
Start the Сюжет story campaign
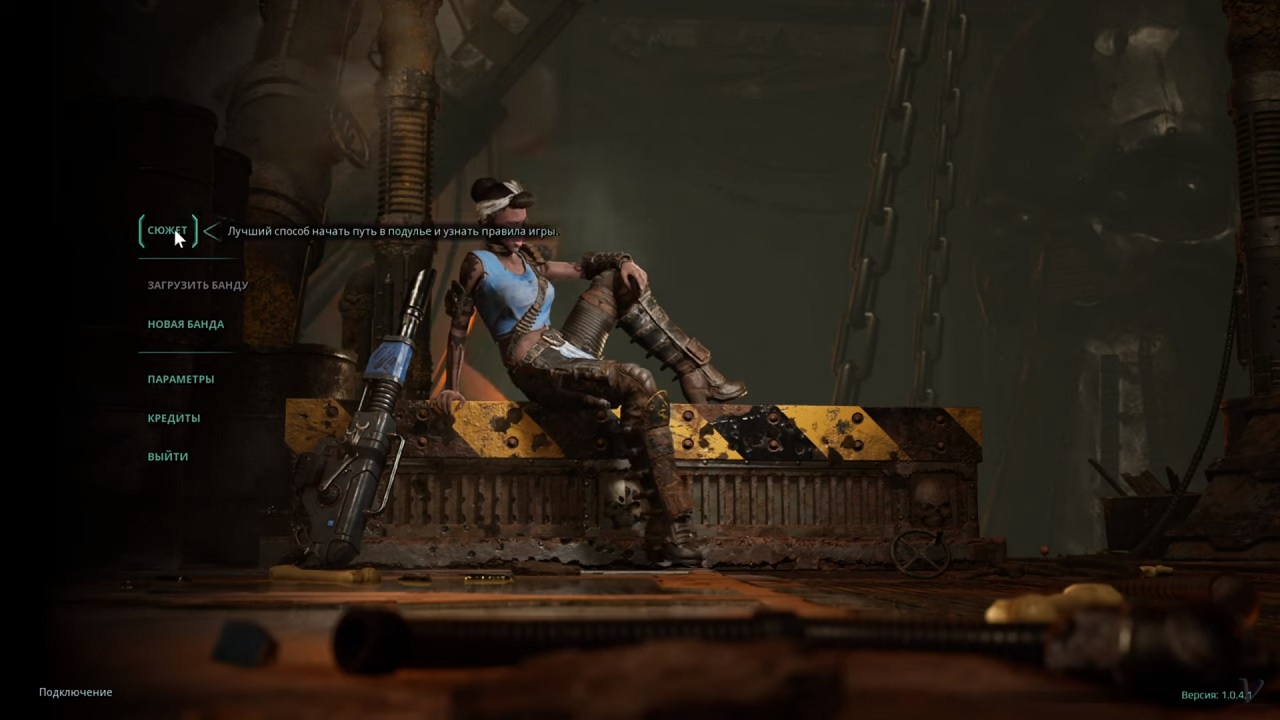(167, 231)
